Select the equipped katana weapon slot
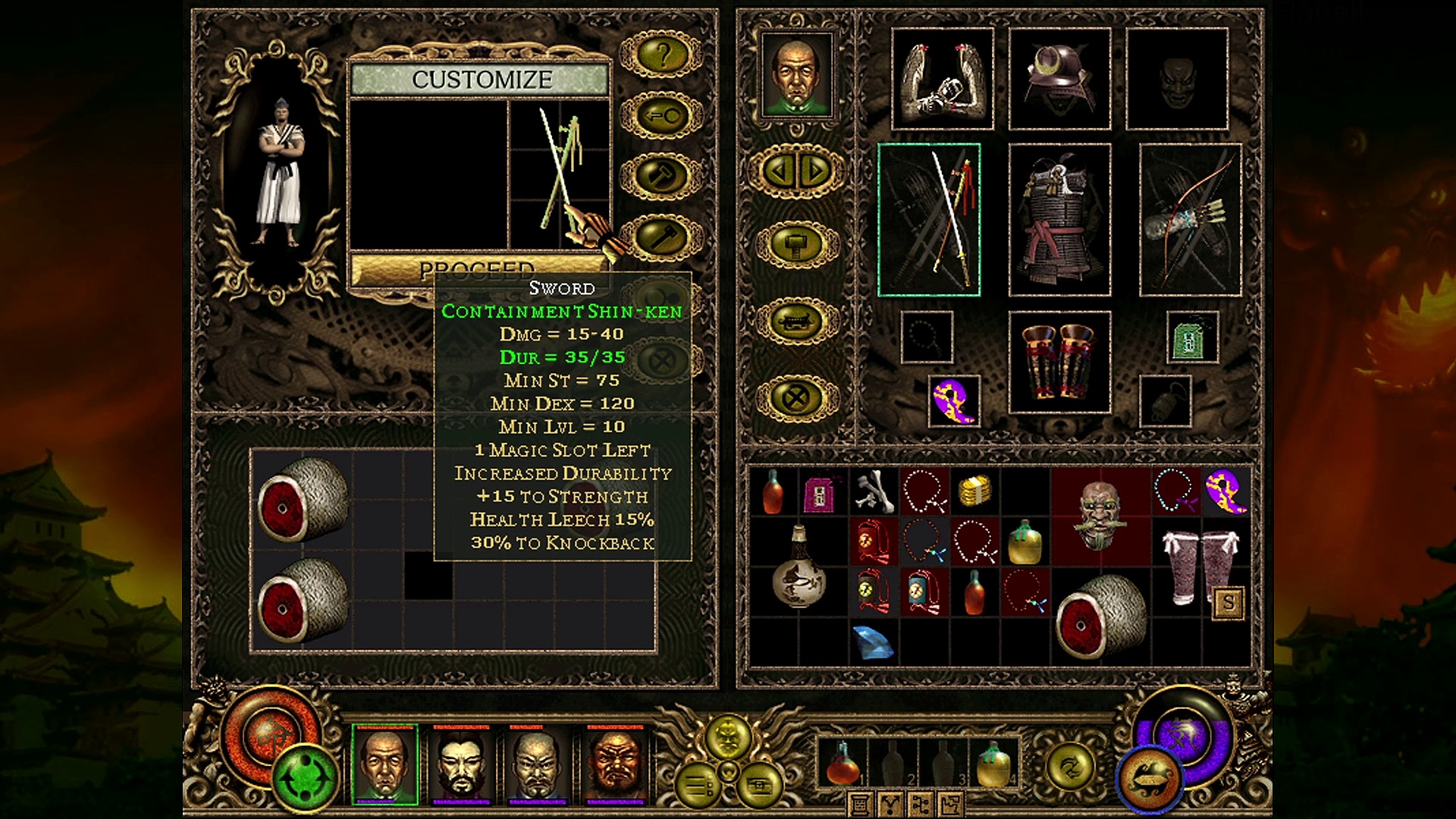The image size is (1456, 819). [x=929, y=220]
